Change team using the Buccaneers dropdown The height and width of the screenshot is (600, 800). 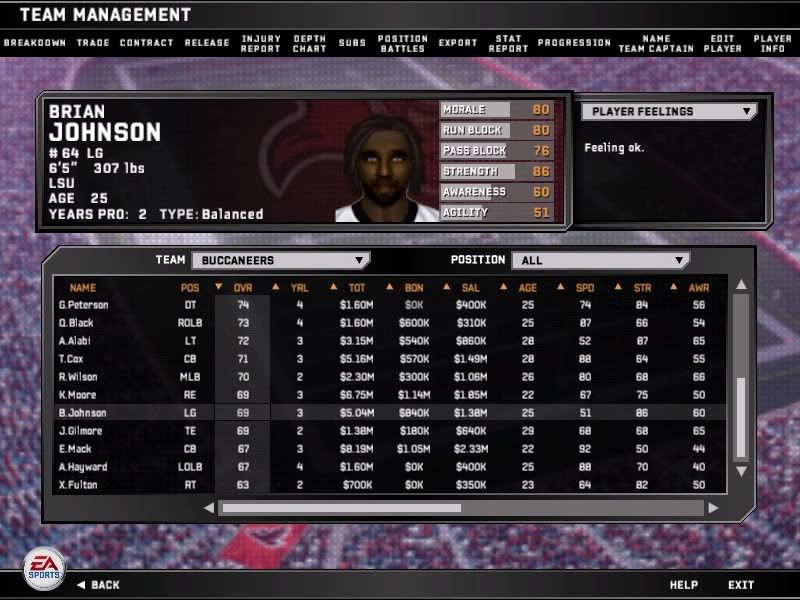279,260
